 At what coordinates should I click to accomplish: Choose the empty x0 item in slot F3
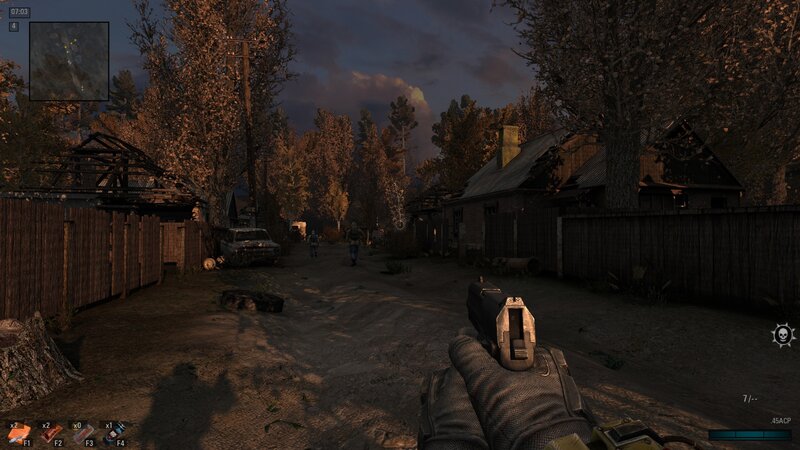[x=83, y=434]
